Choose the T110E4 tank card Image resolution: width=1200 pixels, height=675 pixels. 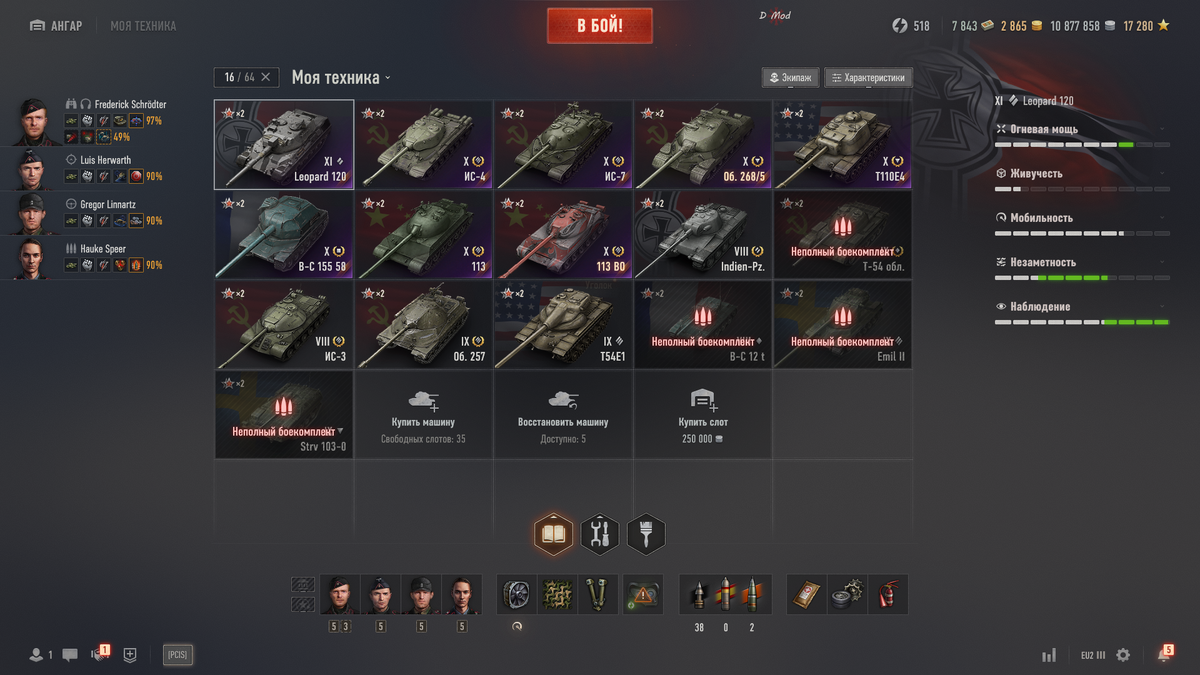tap(842, 145)
